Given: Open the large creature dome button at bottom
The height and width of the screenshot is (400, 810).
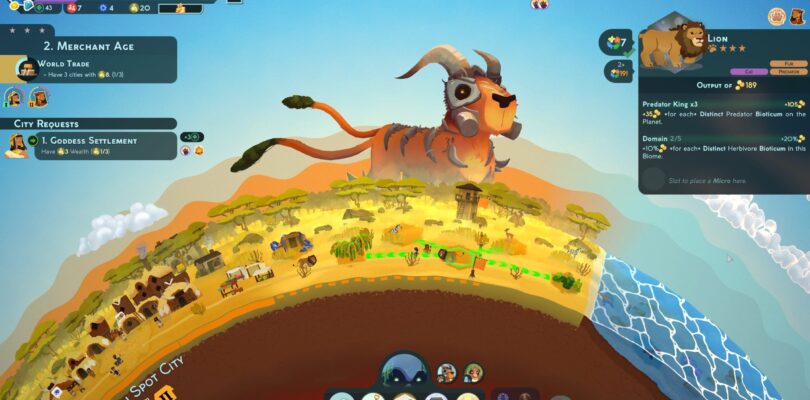Looking at the screenshot, I should coord(404,370).
